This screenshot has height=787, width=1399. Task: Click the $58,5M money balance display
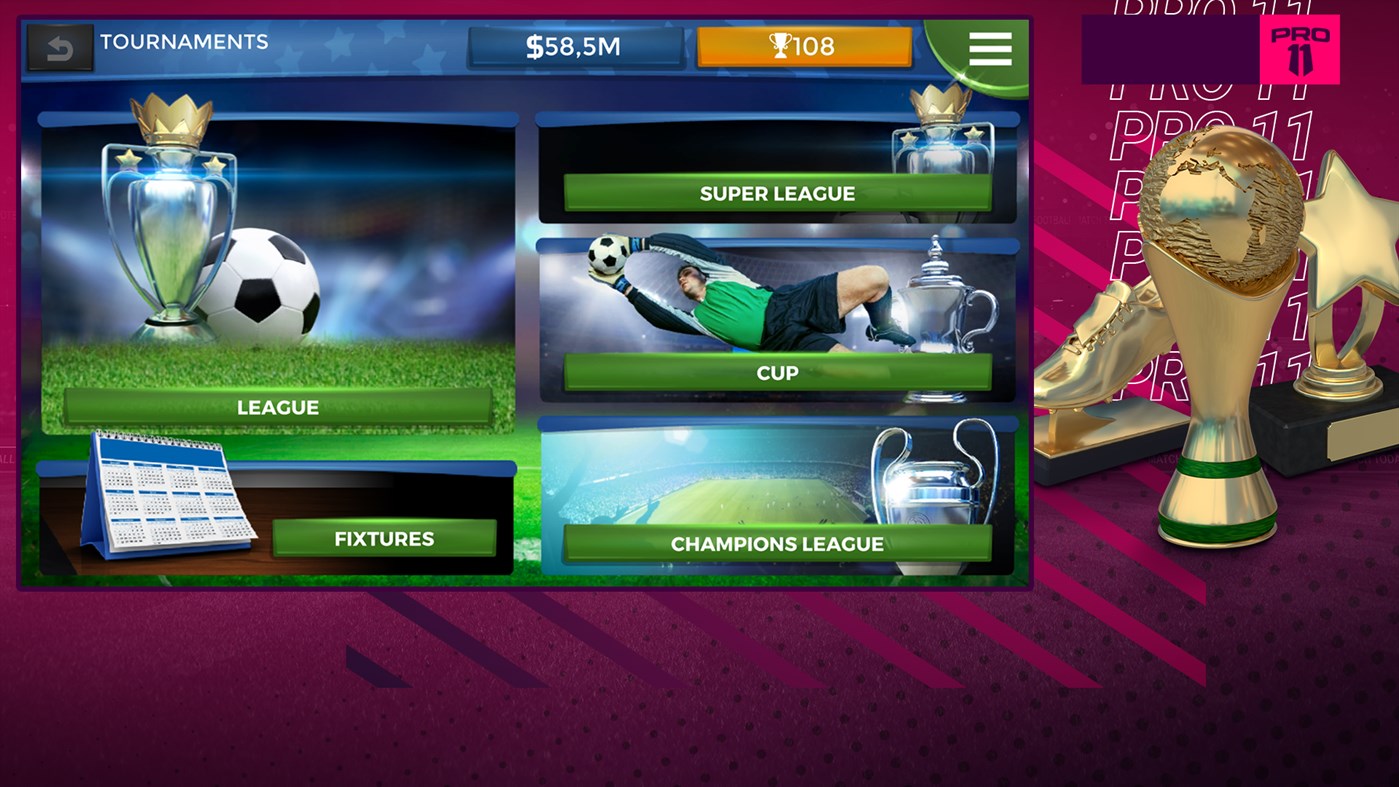tap(577, 44)
